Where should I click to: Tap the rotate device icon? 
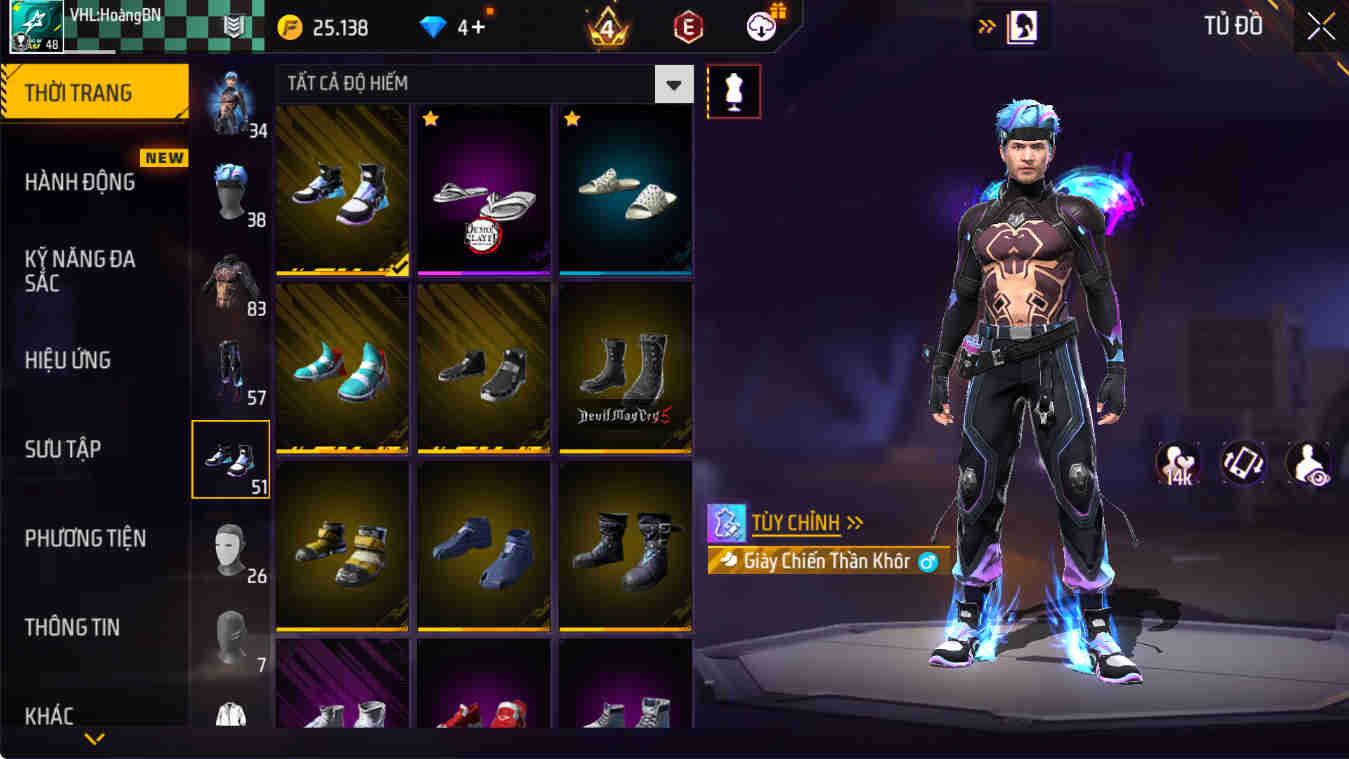(1242, 463)
